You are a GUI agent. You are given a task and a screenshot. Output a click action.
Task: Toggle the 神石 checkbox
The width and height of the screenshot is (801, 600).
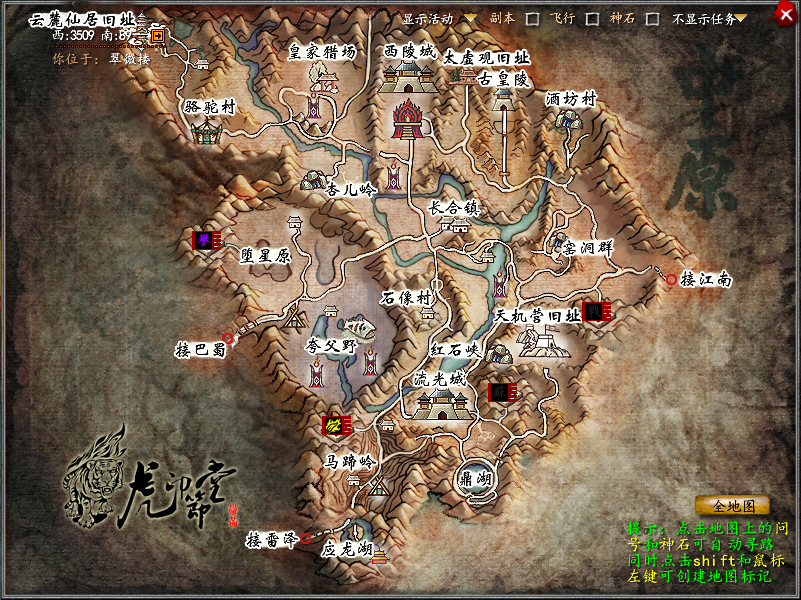coord(652,19)
